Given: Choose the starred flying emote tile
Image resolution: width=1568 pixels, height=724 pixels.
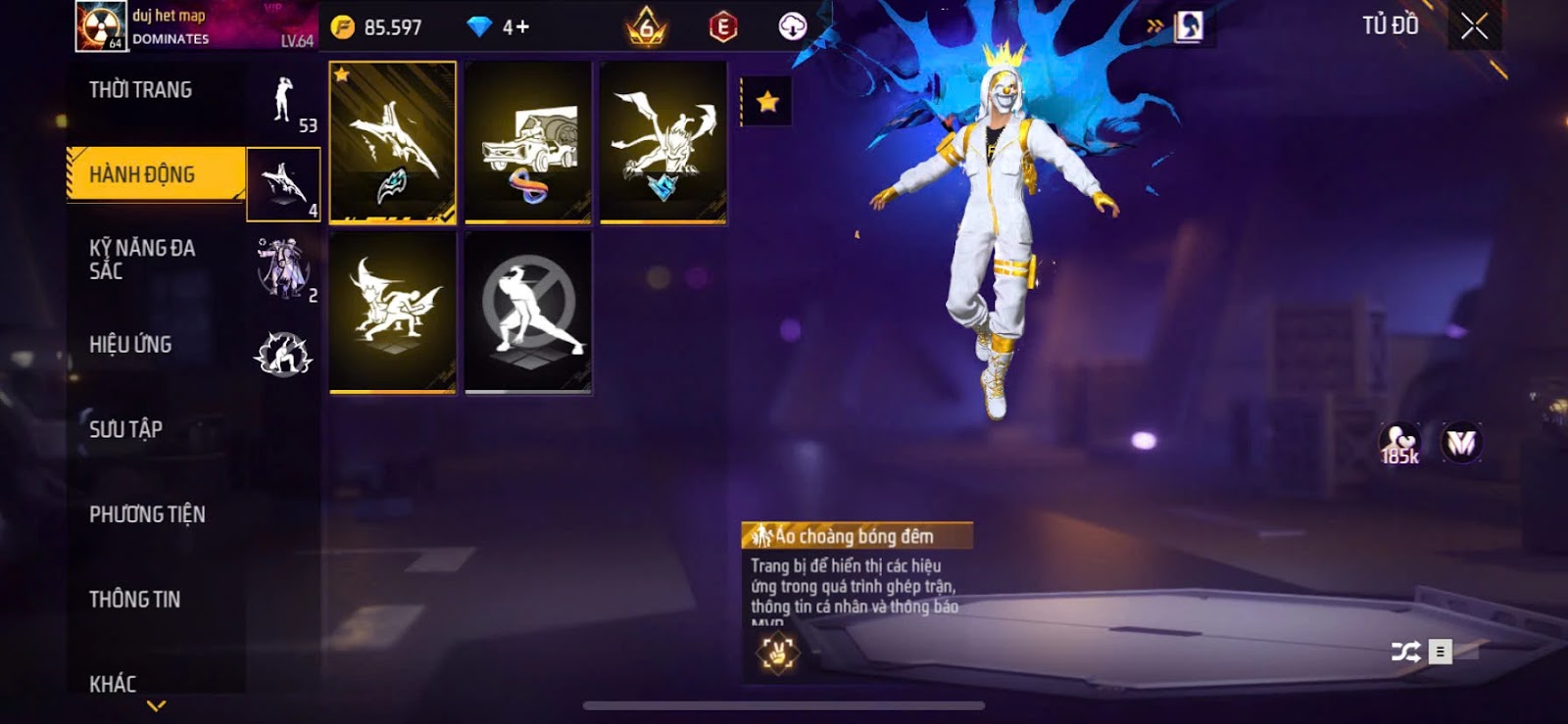Looking at the screenshot, I should [x=393, y=143].
